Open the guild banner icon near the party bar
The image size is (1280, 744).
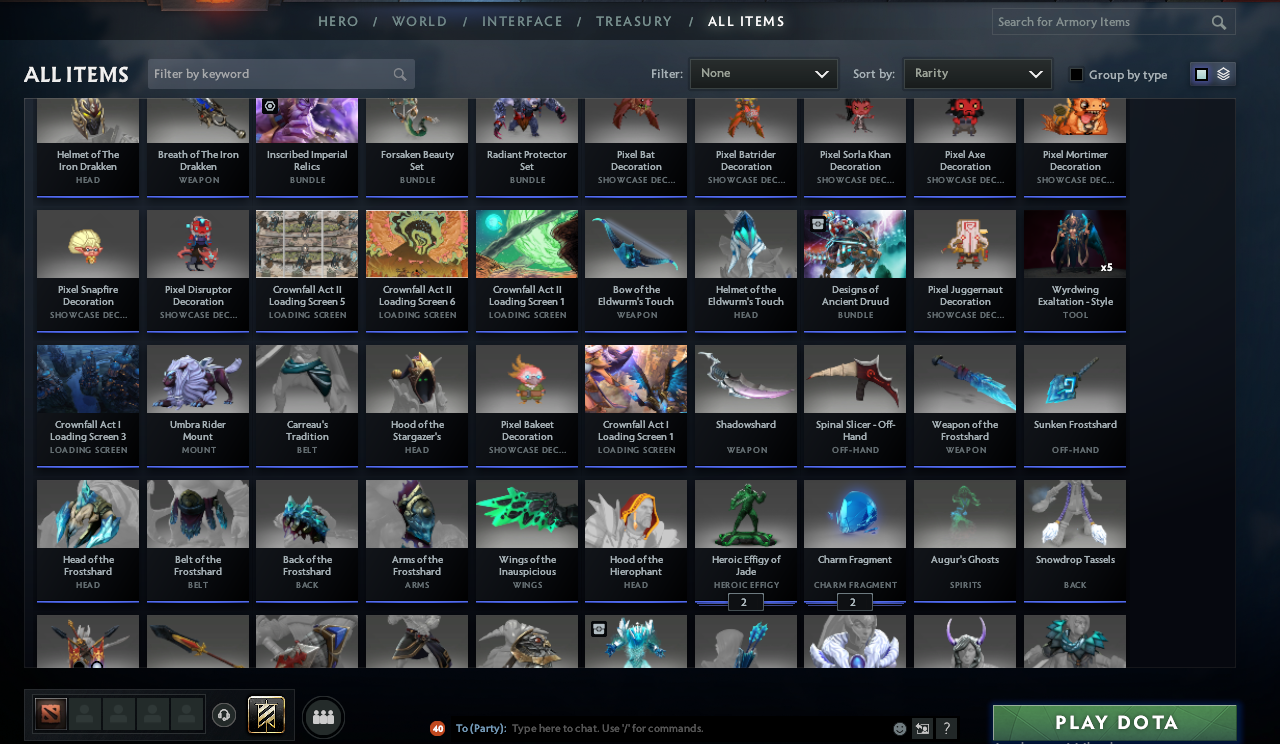(x=267, y=716)
